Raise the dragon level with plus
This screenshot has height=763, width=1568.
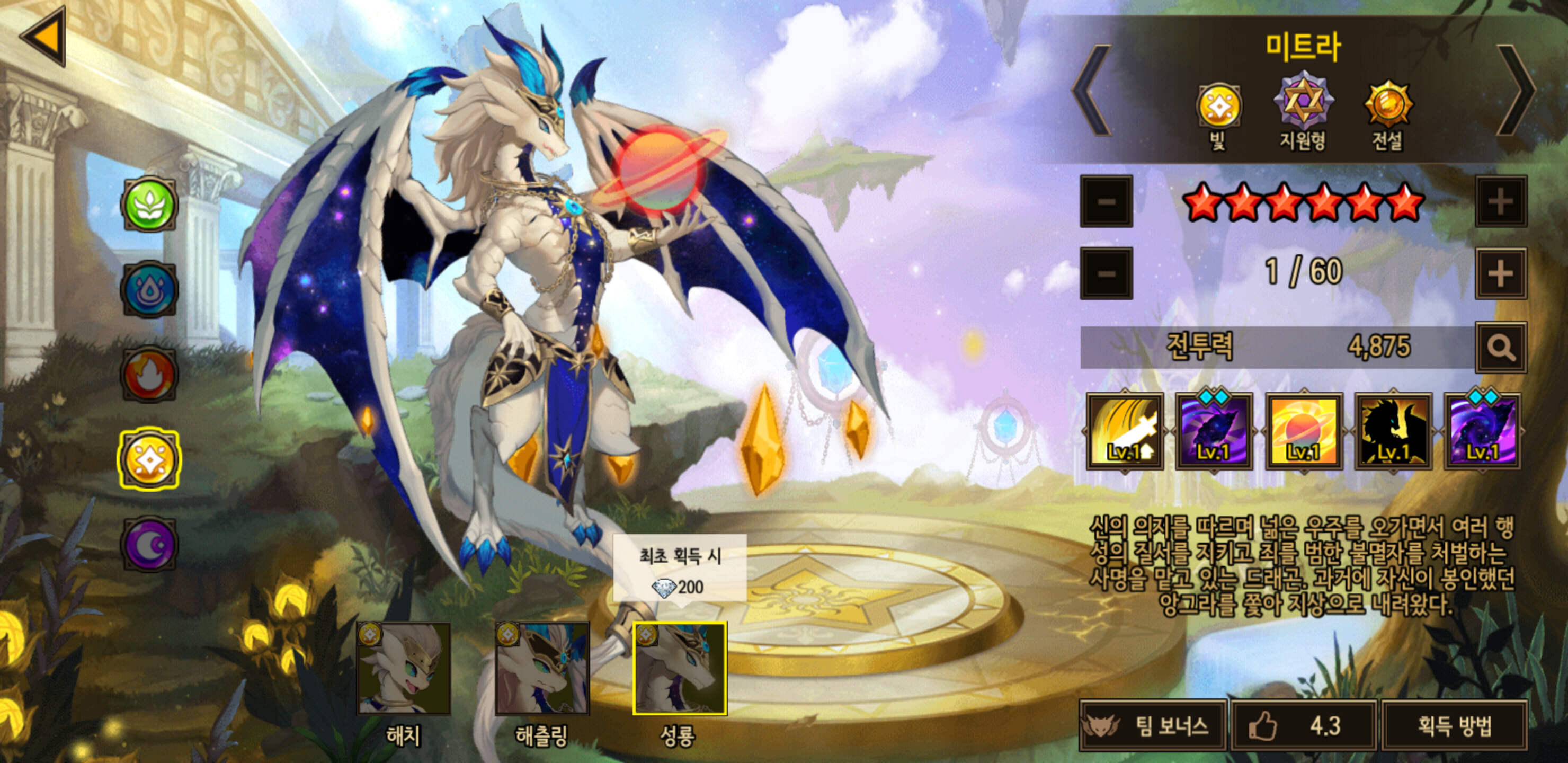pyautogui.click(x=1500, y=273)
